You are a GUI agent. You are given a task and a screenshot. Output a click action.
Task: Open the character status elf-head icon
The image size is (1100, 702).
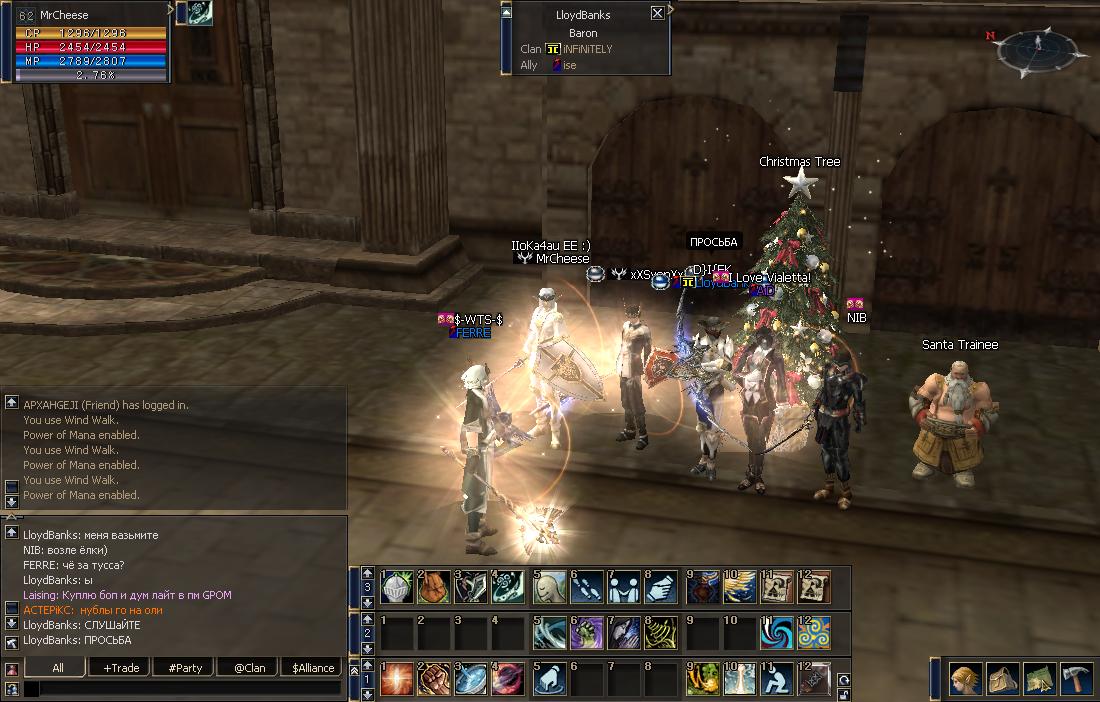tap(965, 679)
